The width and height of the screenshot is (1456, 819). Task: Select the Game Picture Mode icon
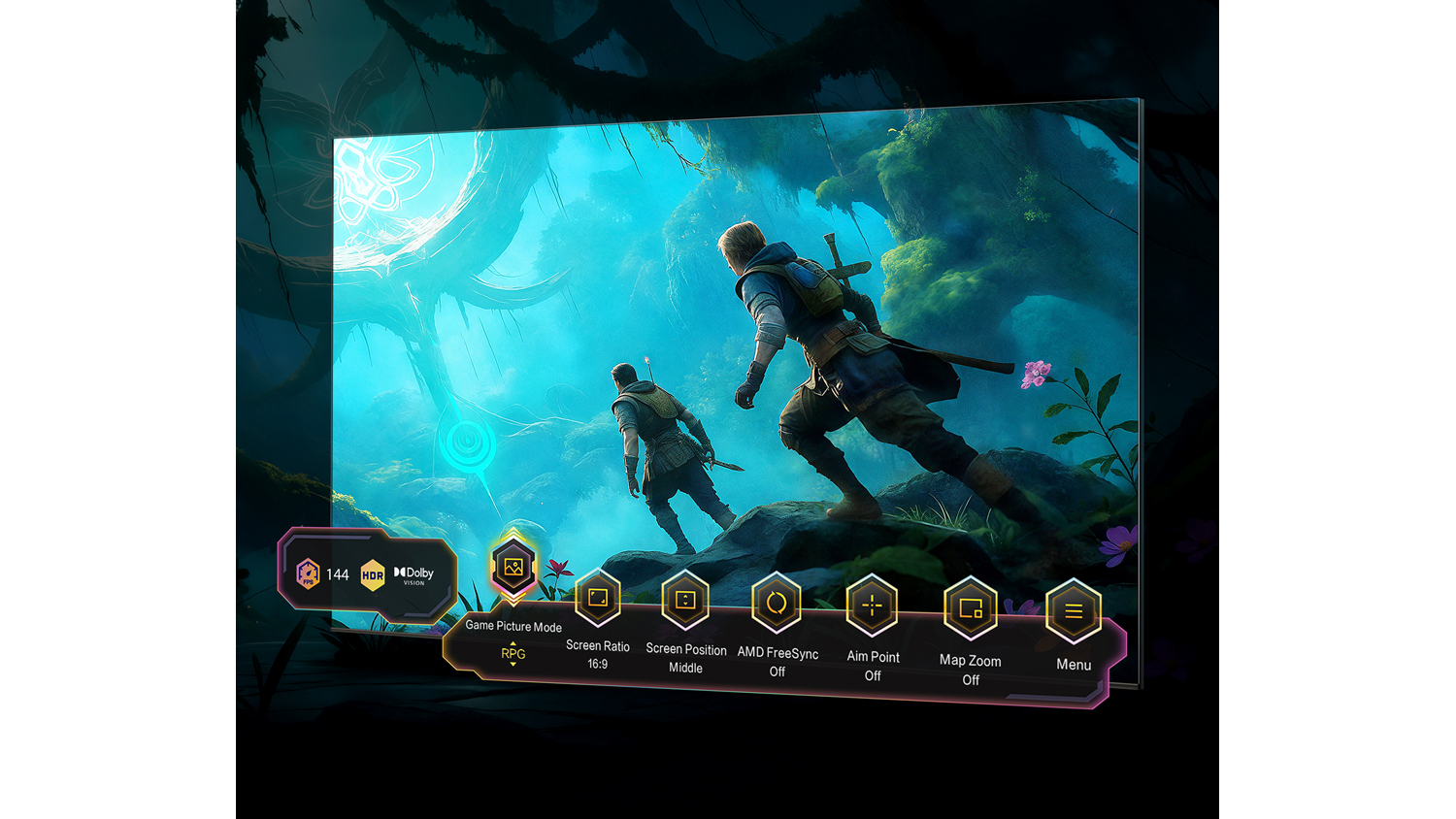[513, 567]
